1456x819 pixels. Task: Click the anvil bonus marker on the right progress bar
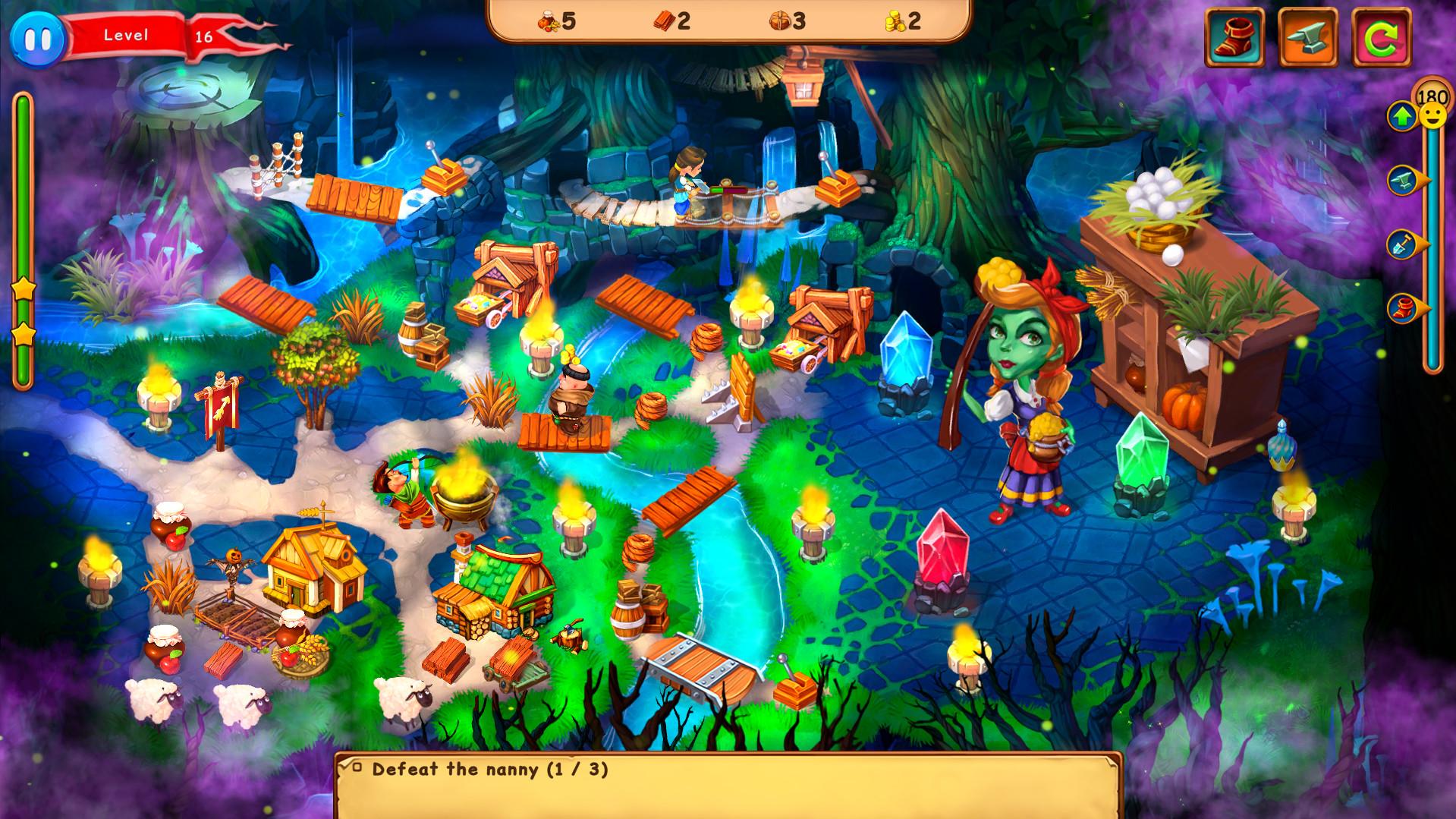pyautogui.click(x=1401, y=179)
